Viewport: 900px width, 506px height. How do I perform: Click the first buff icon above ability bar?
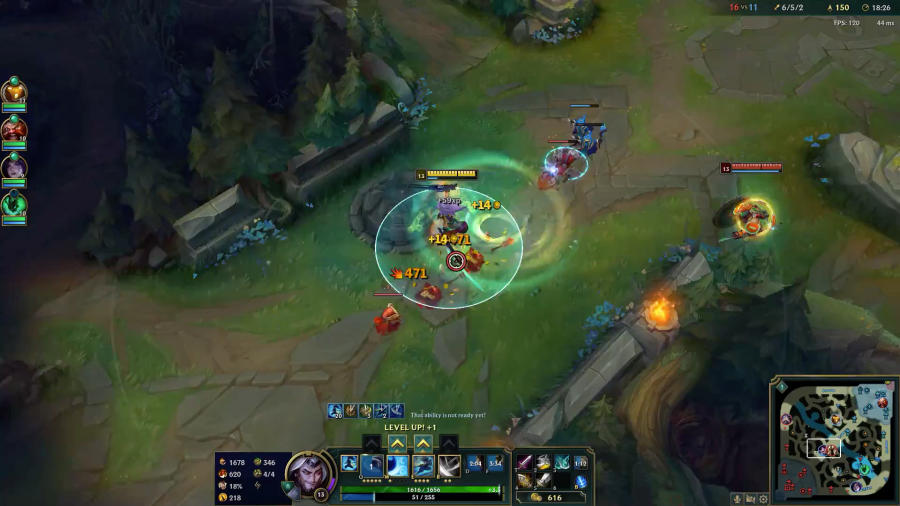336,411
